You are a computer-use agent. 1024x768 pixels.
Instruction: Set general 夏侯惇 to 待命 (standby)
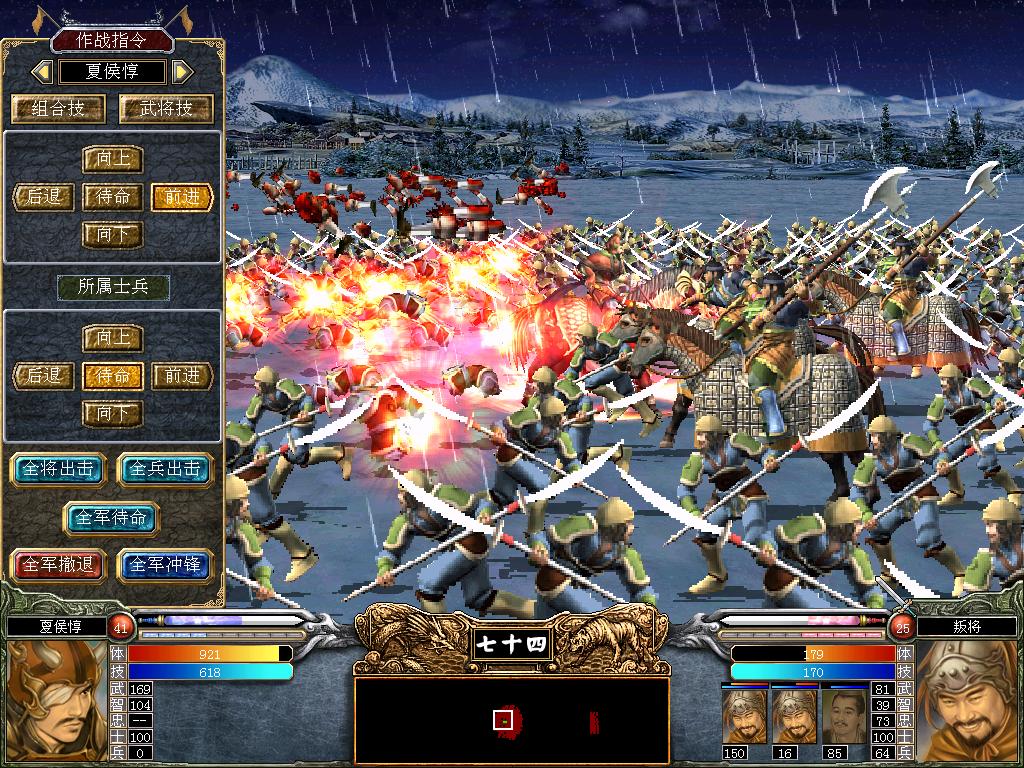coord(113,197)
